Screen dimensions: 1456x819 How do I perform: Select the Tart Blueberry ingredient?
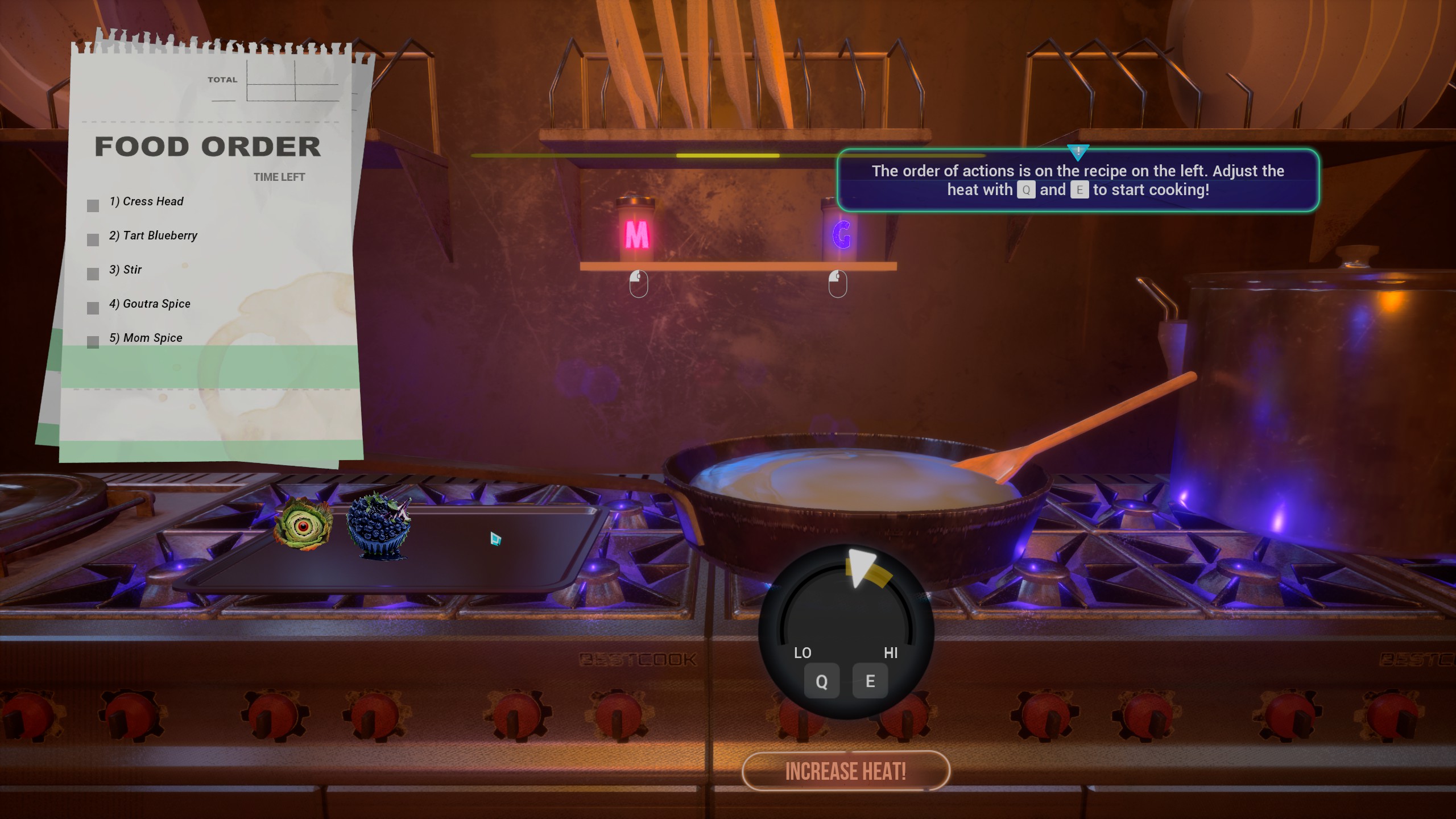coord(378,526)
